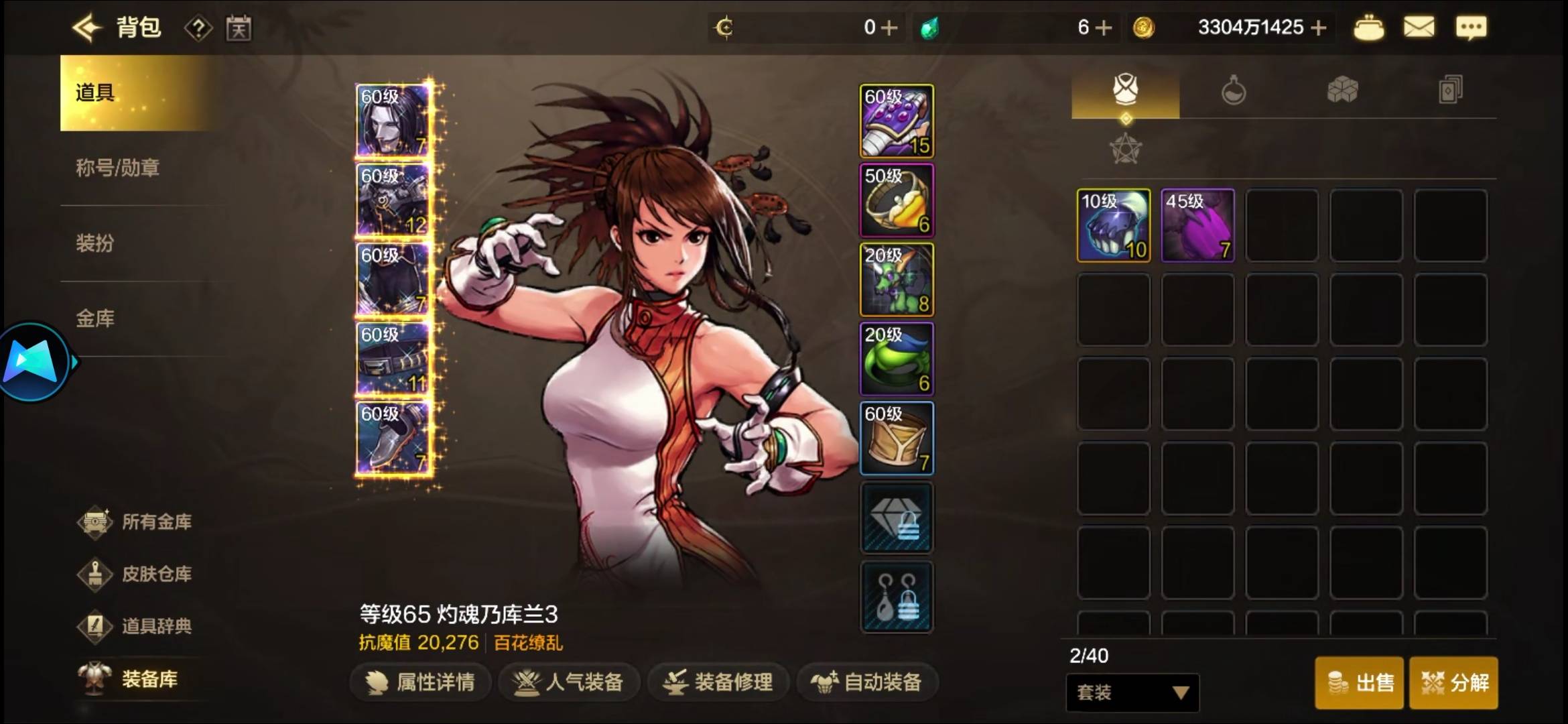Select the 10级 glove item thumbnail
1568x724 pixels.
[x=1114, y=225]
